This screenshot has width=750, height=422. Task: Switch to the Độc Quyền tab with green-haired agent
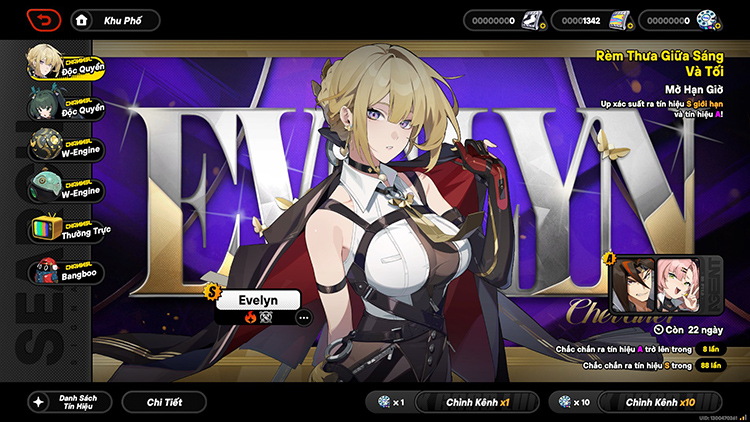[x=66, y=105]
